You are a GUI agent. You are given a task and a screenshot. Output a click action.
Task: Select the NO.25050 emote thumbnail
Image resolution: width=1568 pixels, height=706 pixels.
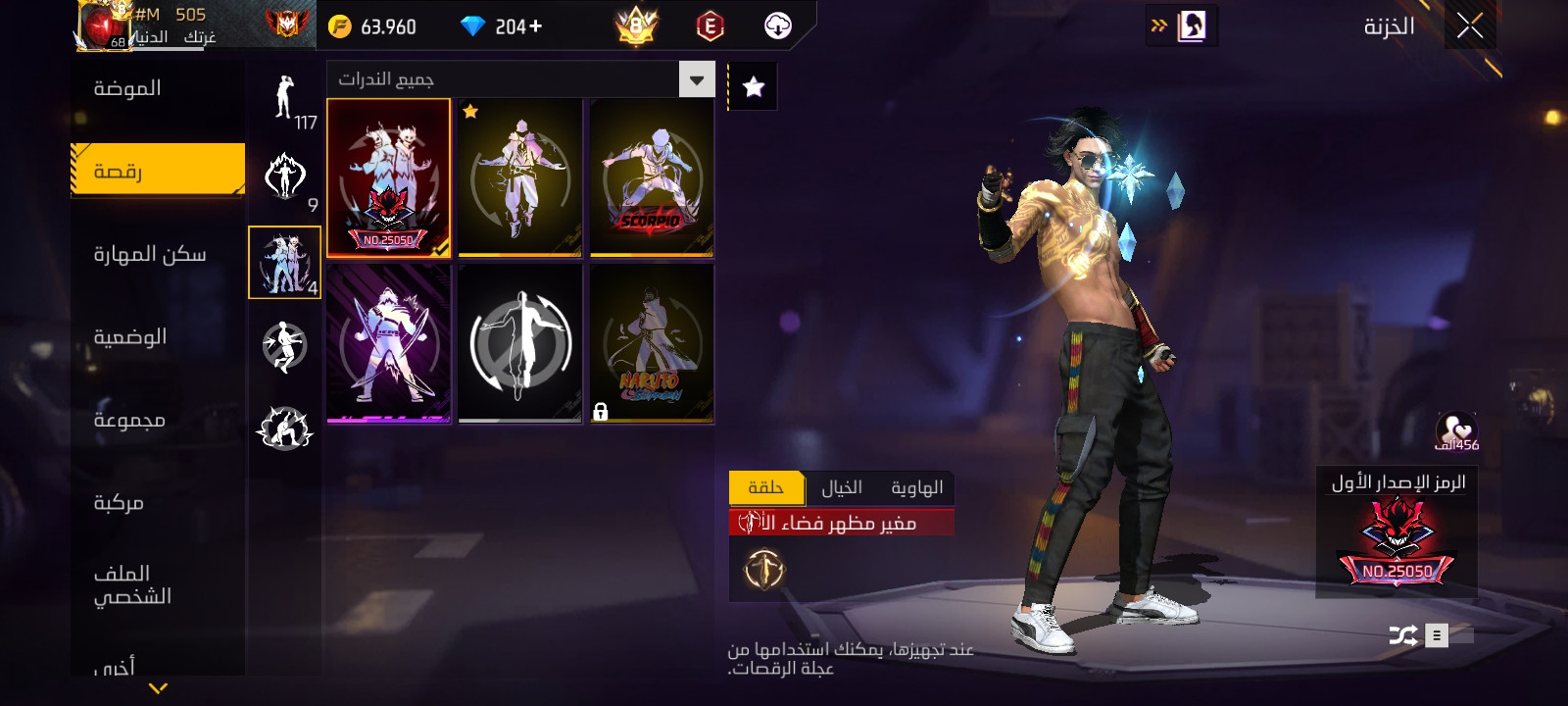point(388,177)
